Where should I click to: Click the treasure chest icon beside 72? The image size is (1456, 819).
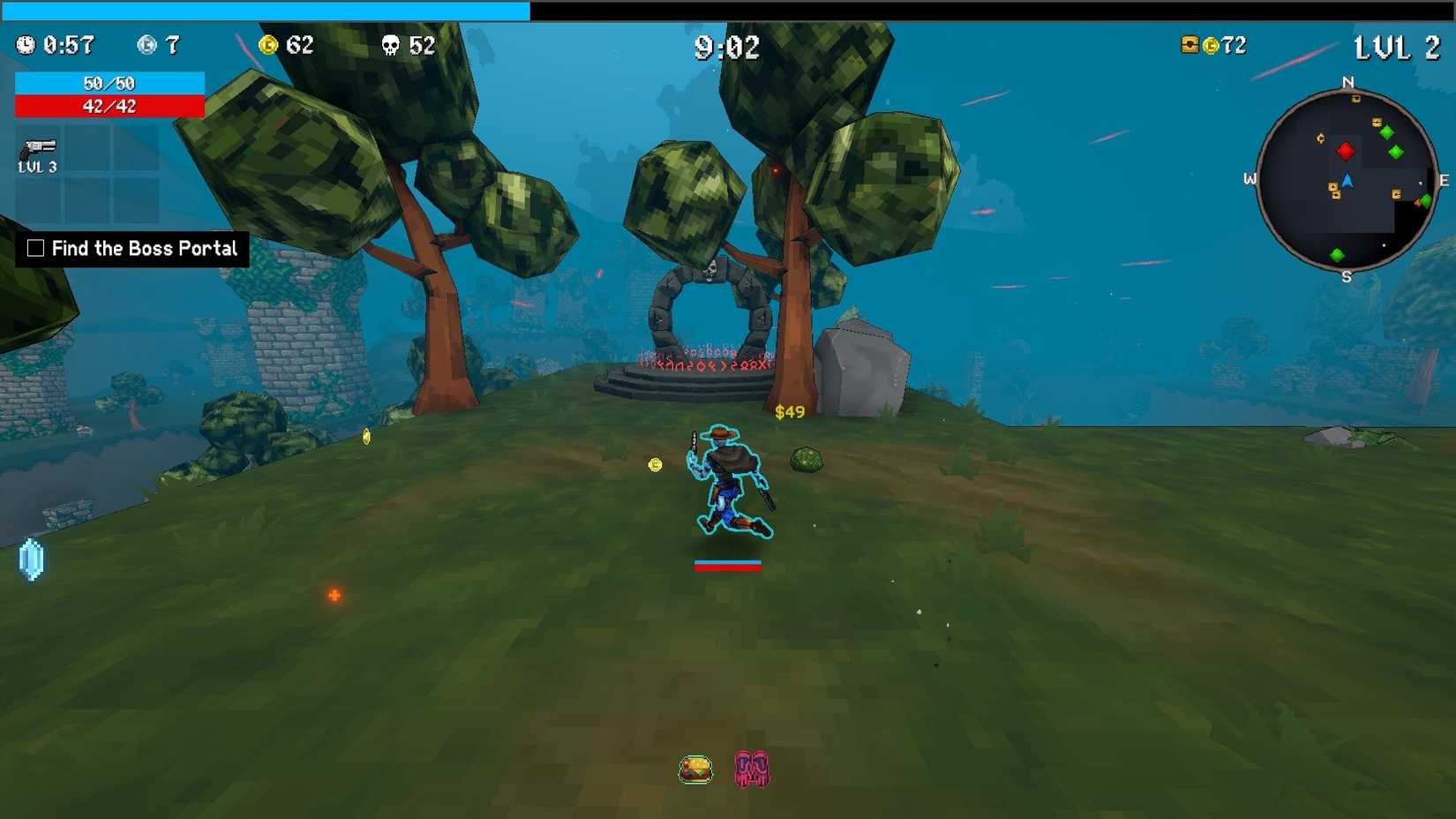point(1190,42)
